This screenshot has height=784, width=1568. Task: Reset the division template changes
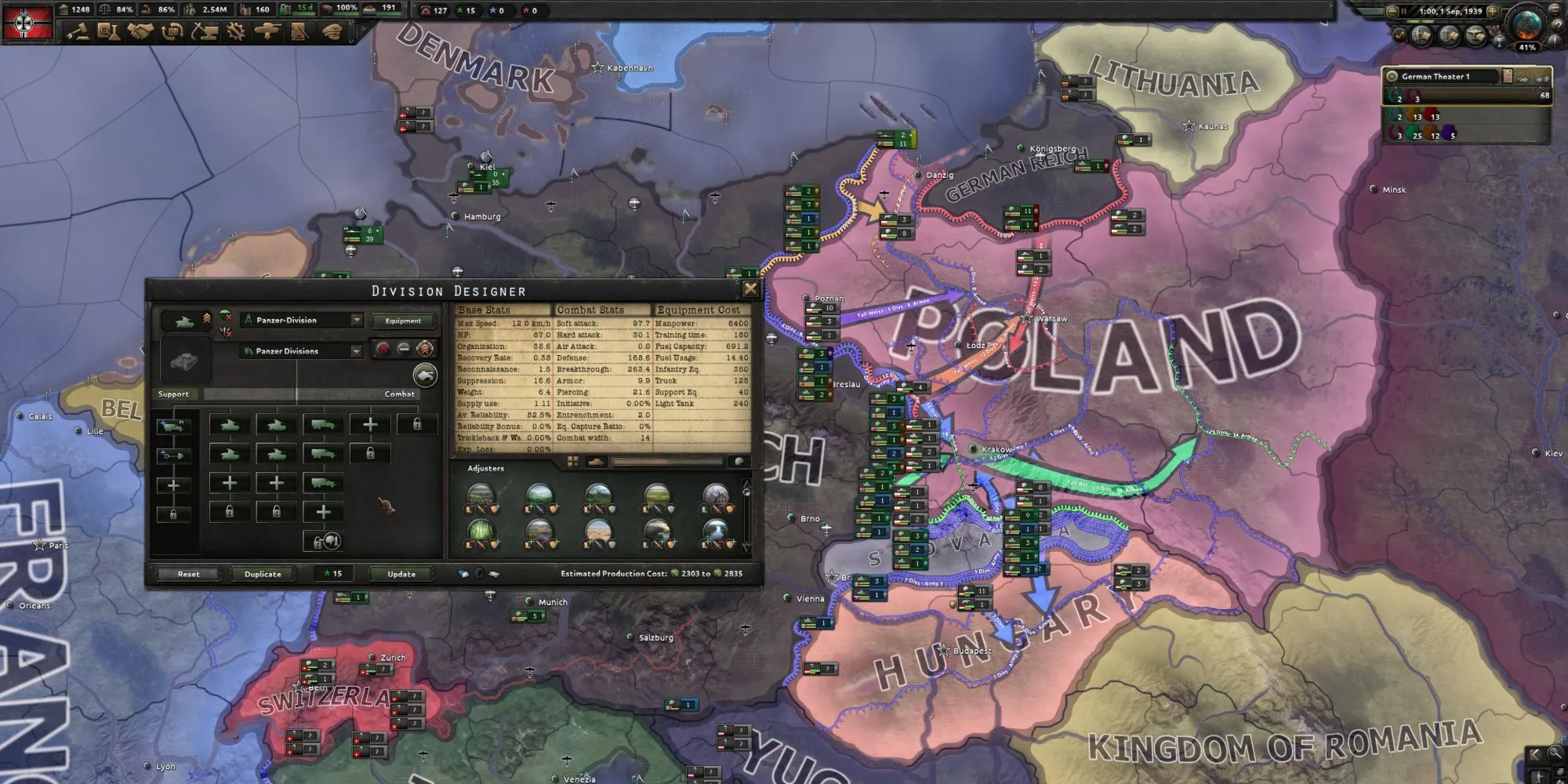click(x=188, y=574)
